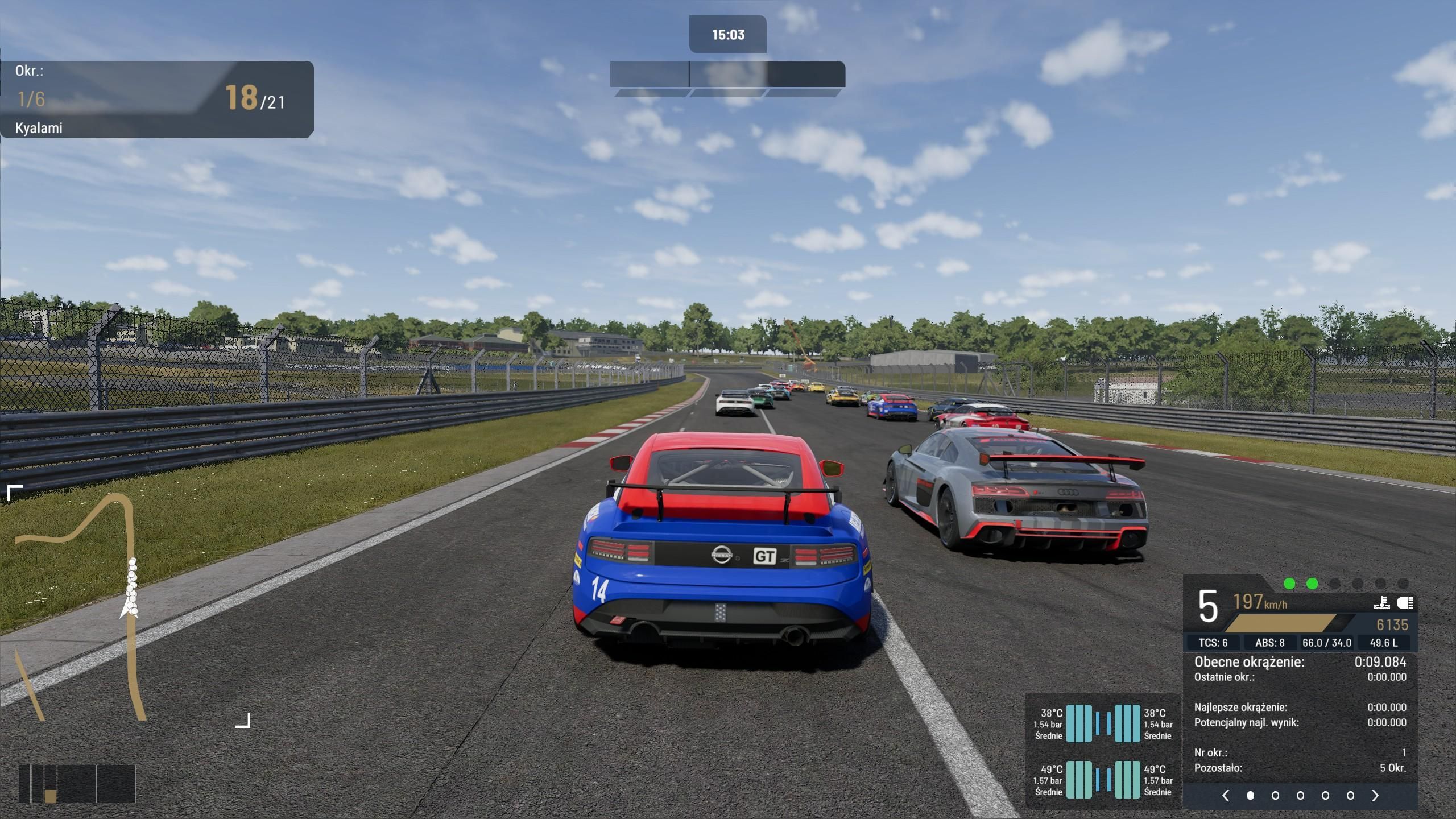Go to the next MFD page arrow

[x=1375, y=796]
